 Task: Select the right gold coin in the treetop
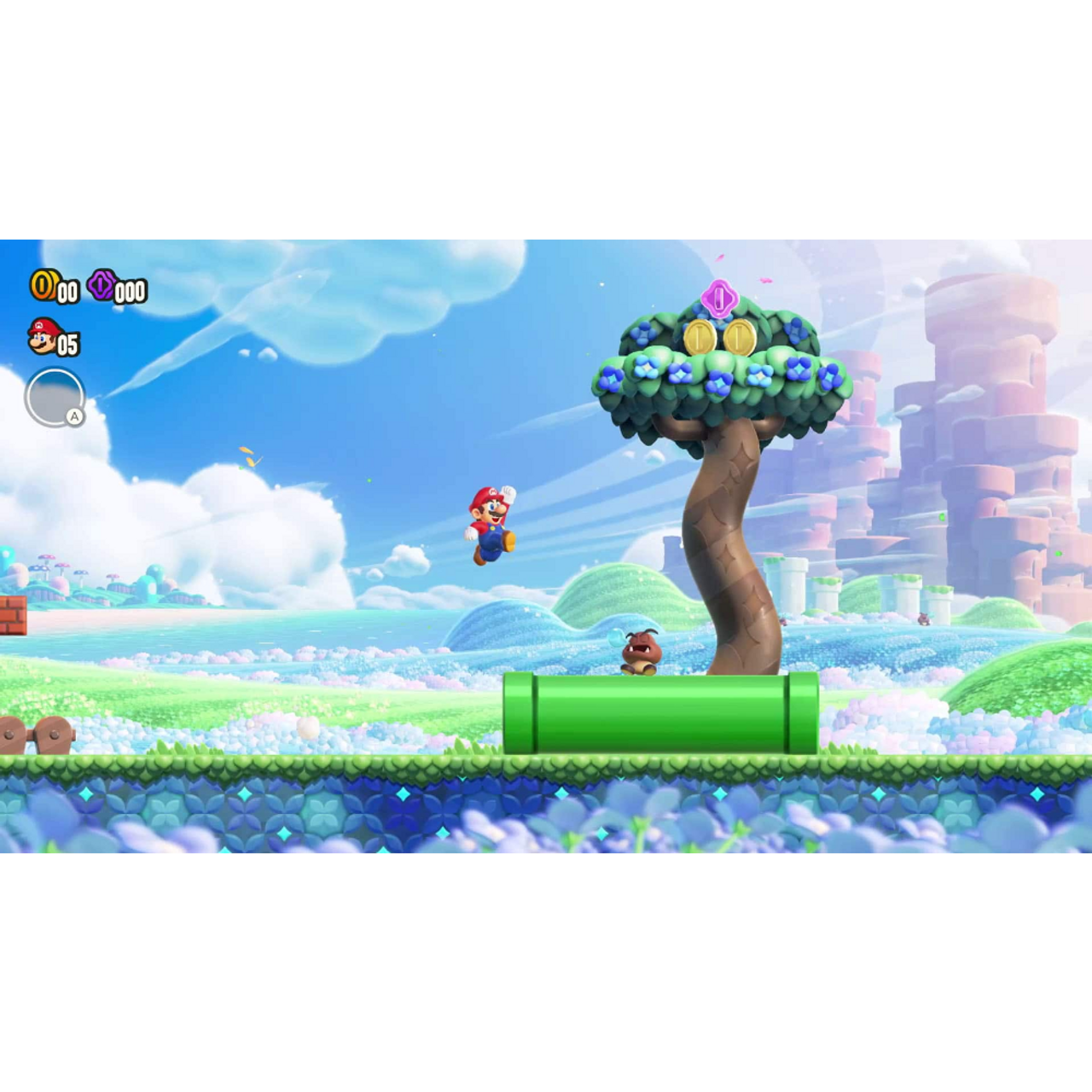739,339
